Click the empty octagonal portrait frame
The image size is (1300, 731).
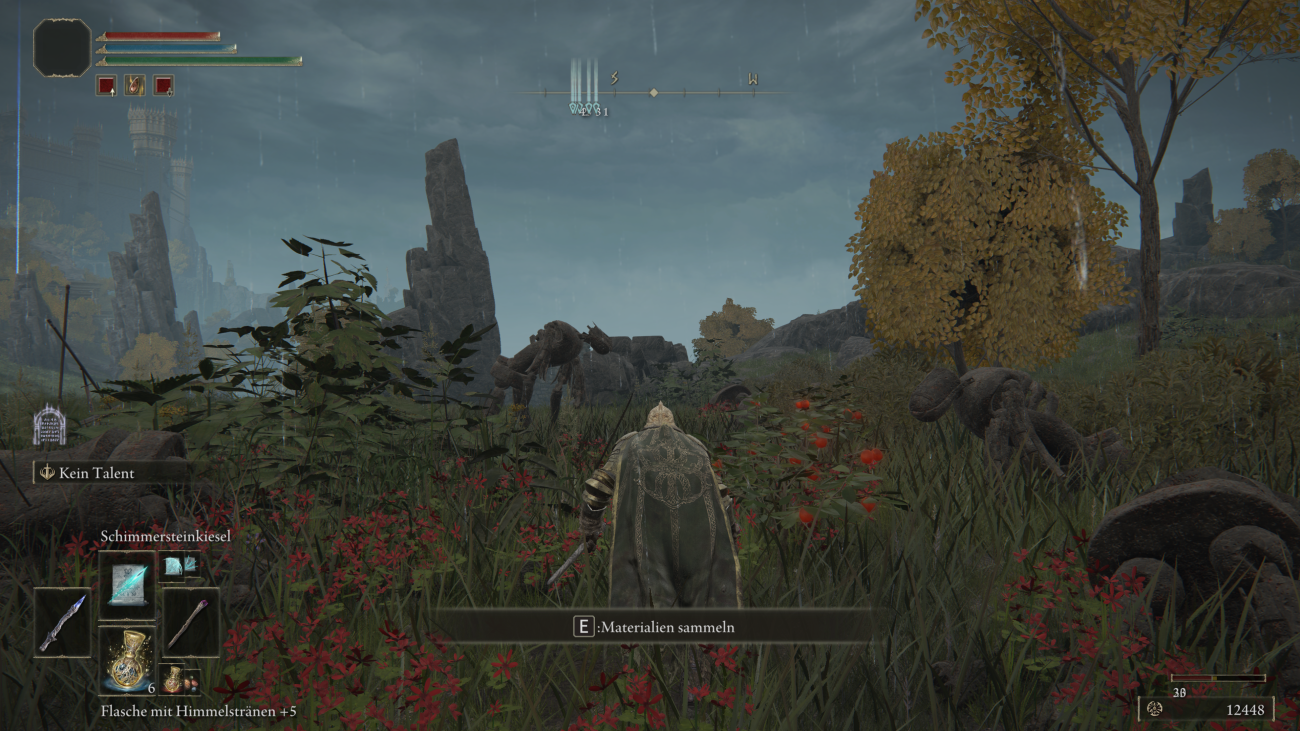(x=62, y=48)
